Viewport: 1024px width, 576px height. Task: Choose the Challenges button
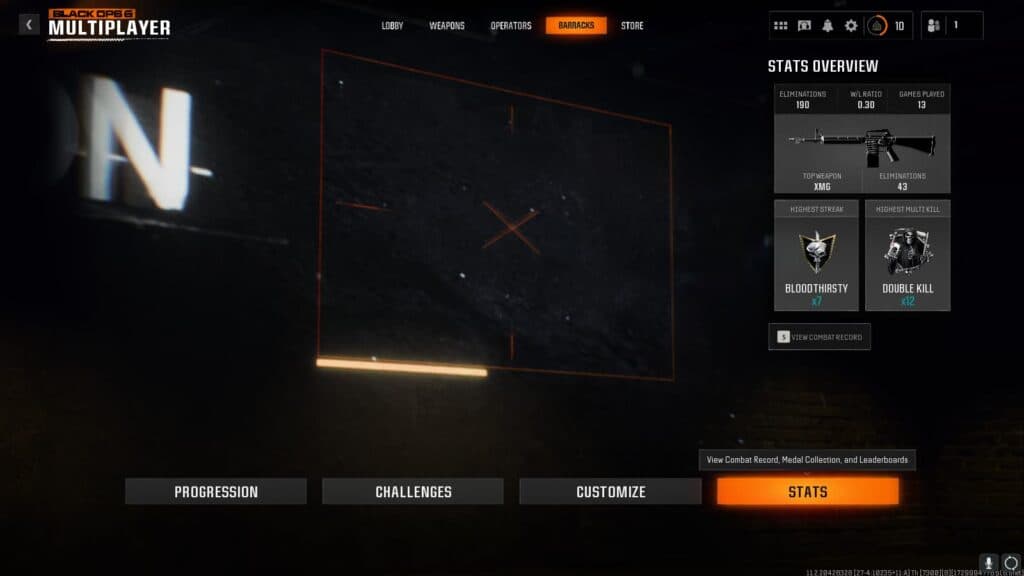pyautogui.click(x=413, y=491)
